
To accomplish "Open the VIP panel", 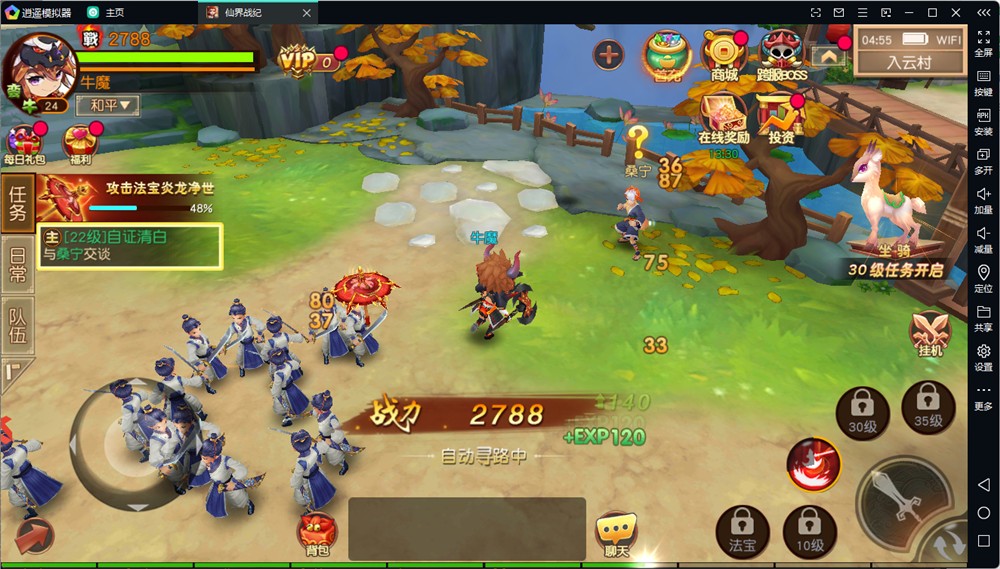I will click(303, 60).
